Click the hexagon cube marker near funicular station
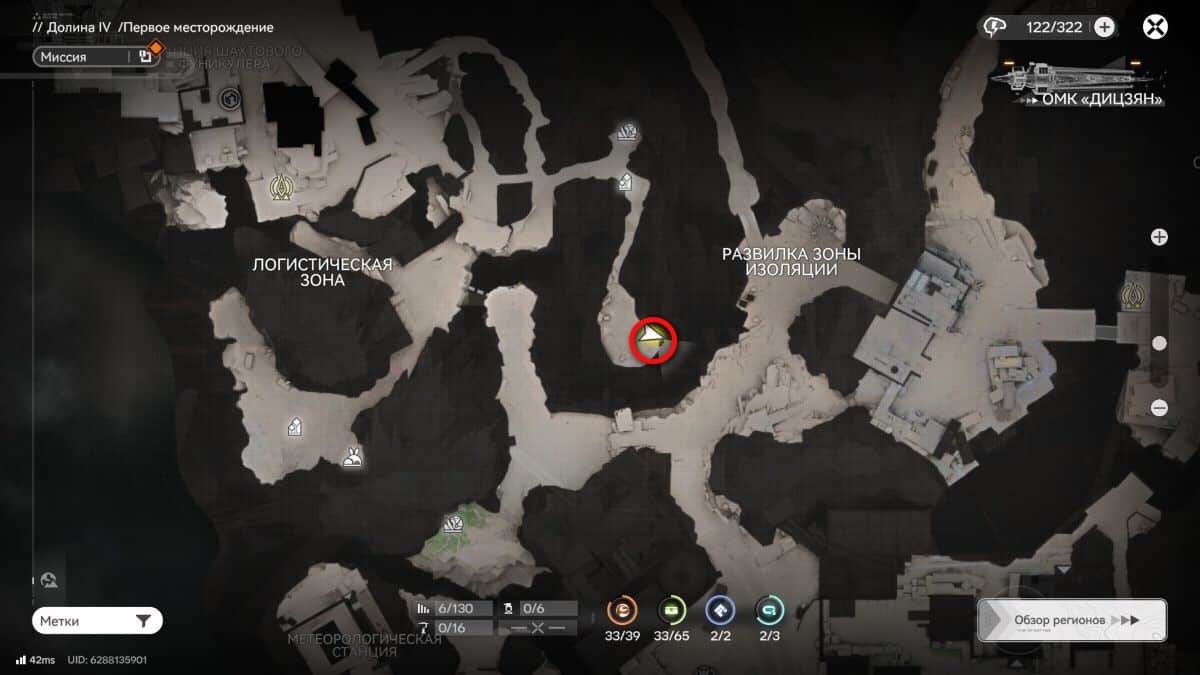Image resolution: width=1200 pixels, height=675 pixels. (228, 98)
